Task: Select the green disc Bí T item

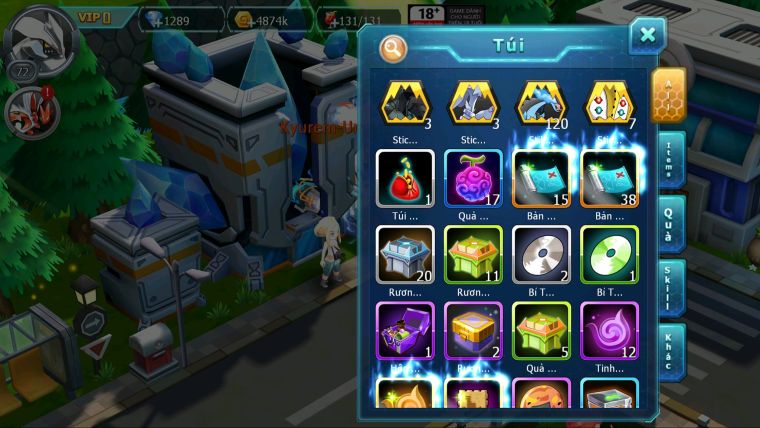Action: click(x=609, y=254)
